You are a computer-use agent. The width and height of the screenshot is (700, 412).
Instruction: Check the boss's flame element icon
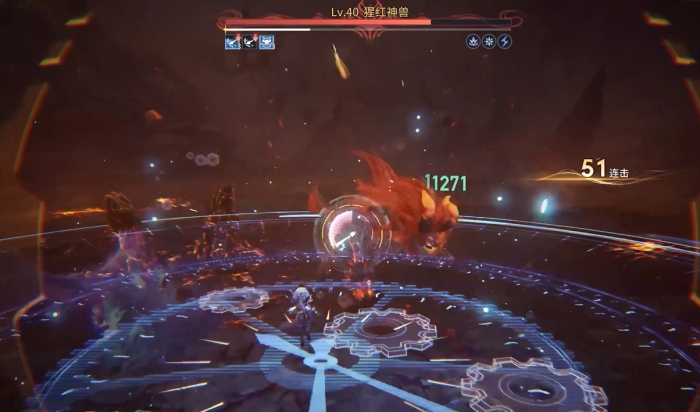point(473,42)
